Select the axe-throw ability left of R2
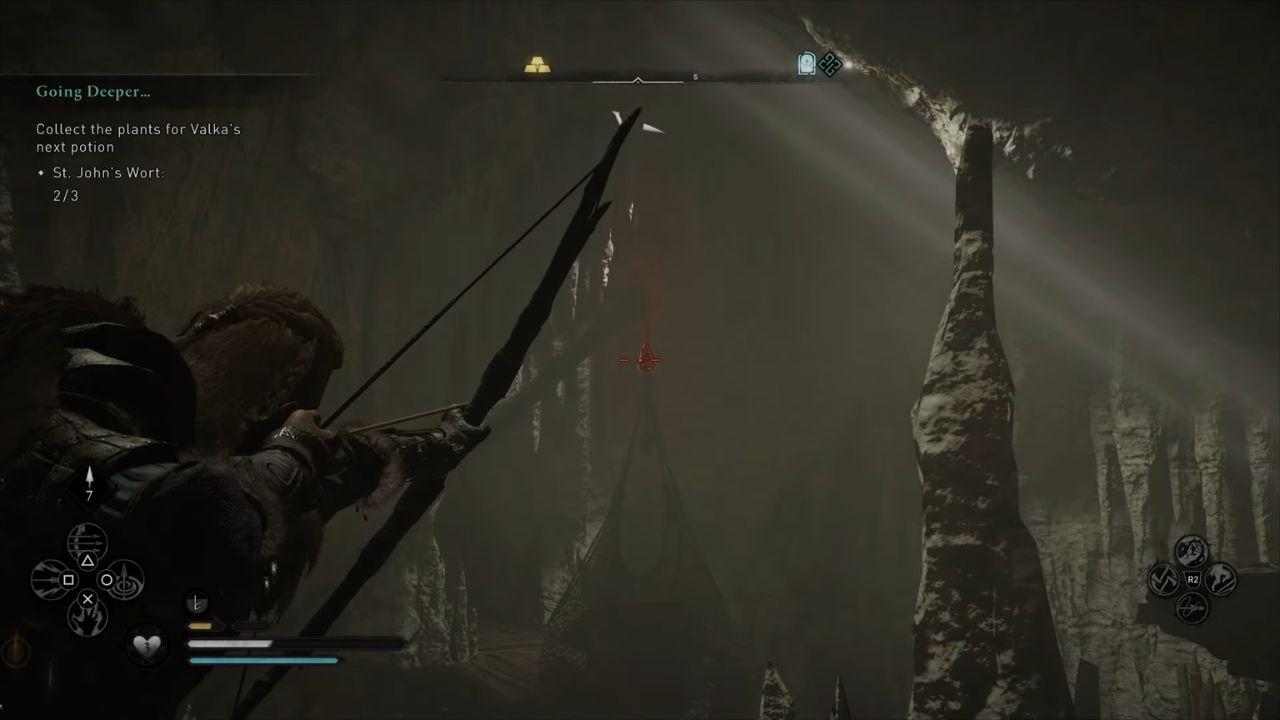1280x720 pixels. (x=1163, y=579)
